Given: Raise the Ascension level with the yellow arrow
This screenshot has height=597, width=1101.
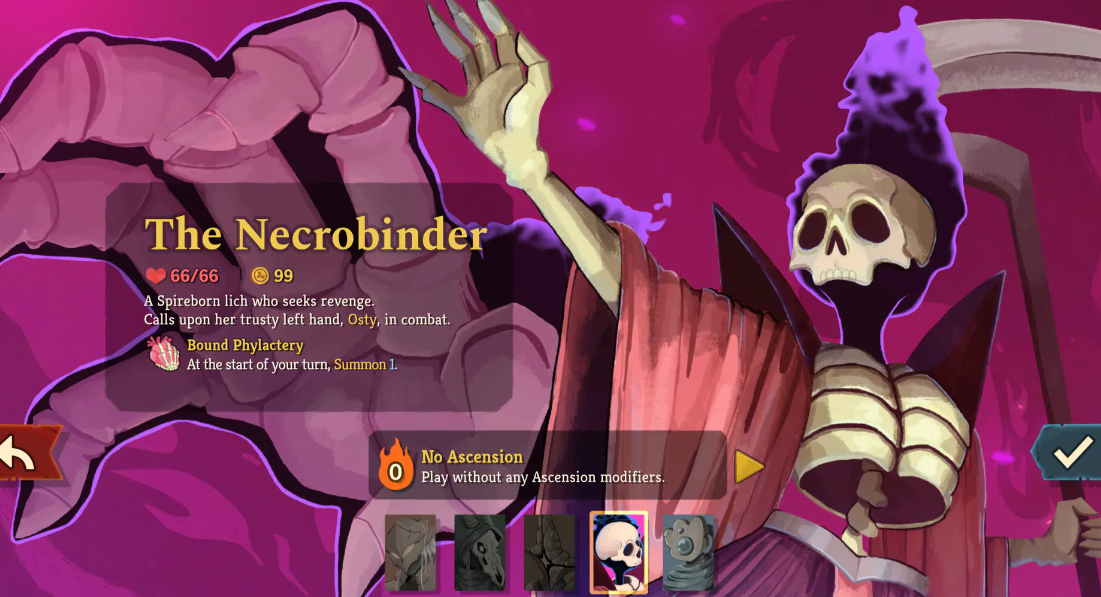Looking at the screenshot, I should pyautogui.click(x=749, y=466).
